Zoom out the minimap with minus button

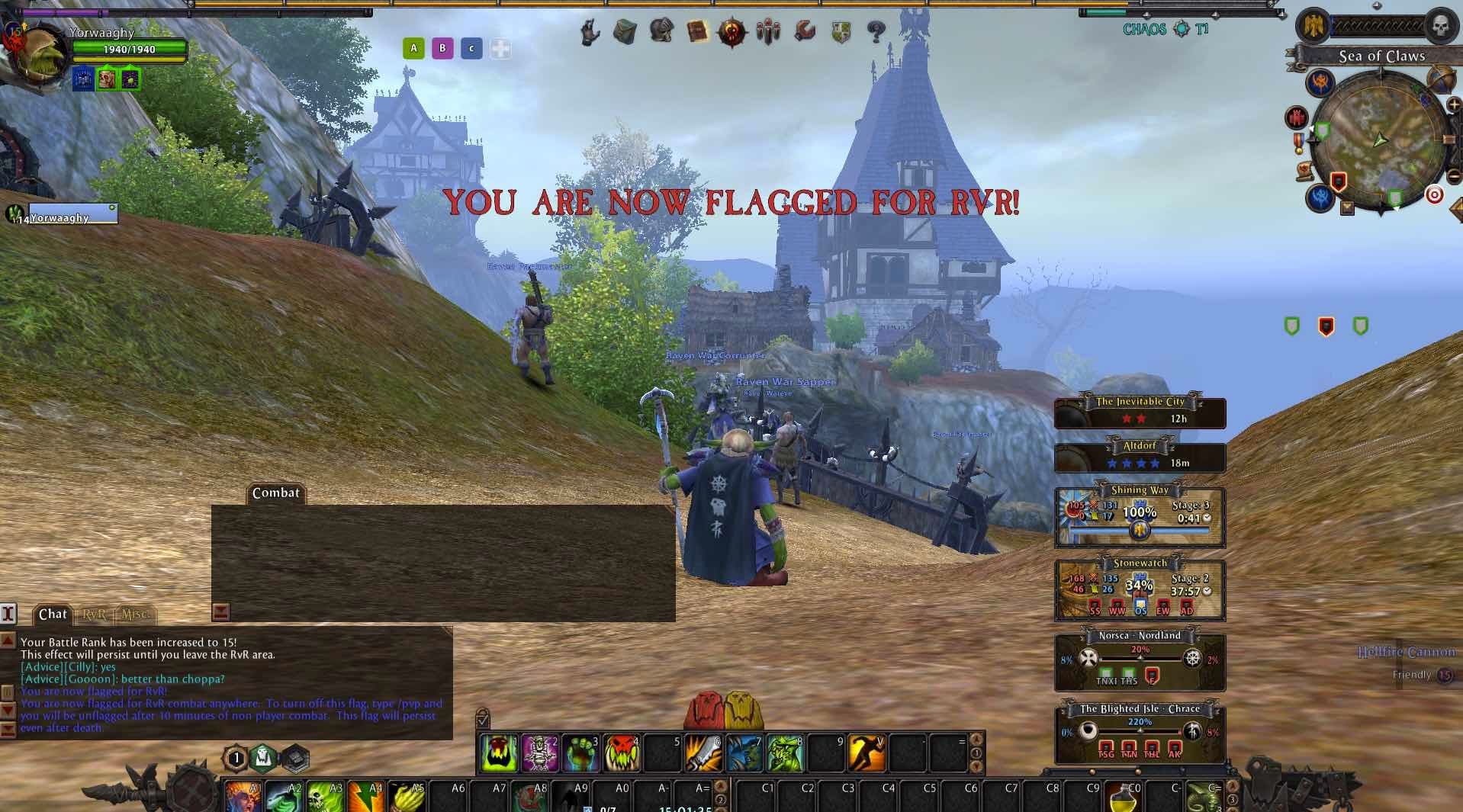coord(1453,177)
